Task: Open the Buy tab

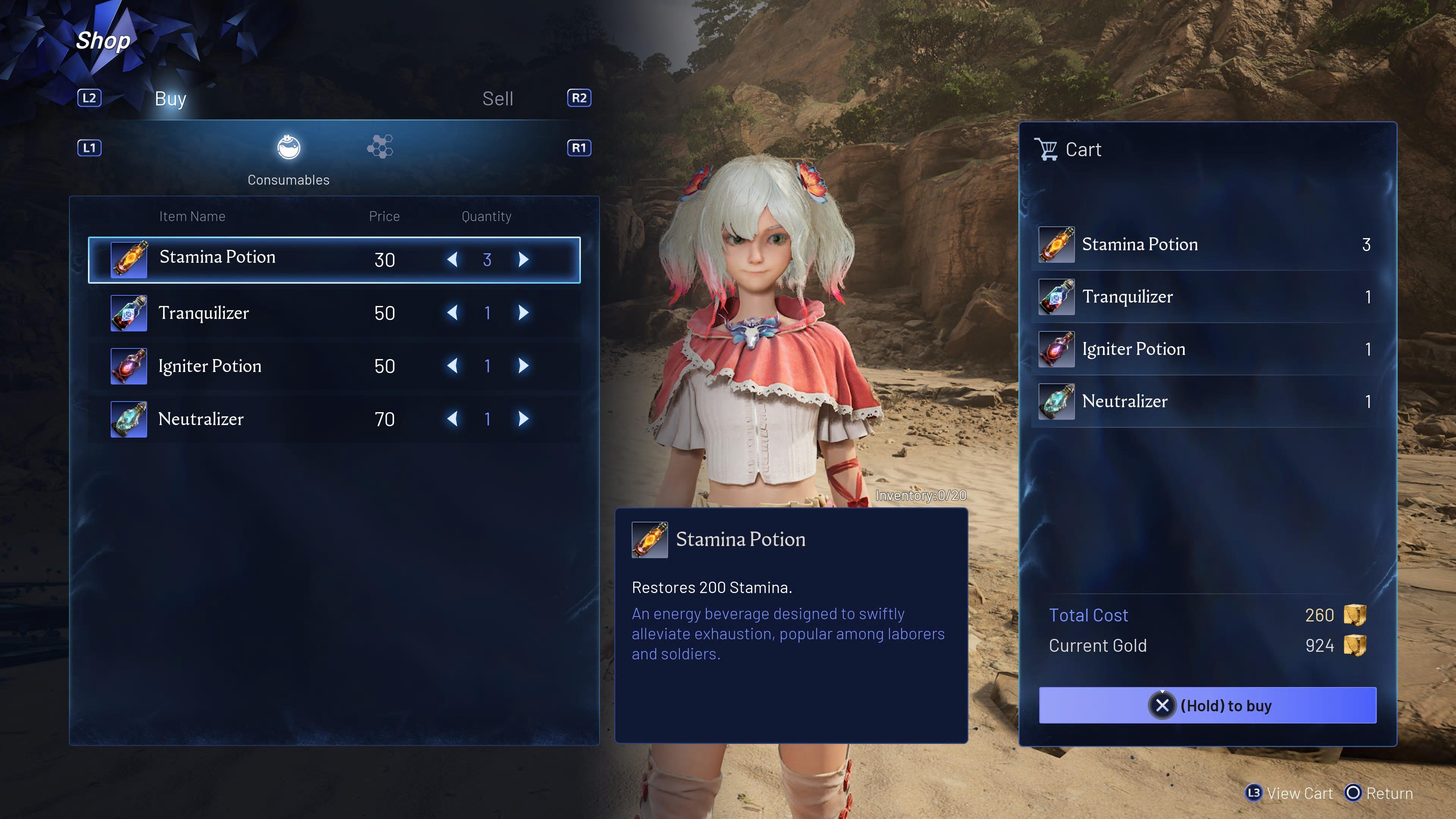Action: coord(170,99)
